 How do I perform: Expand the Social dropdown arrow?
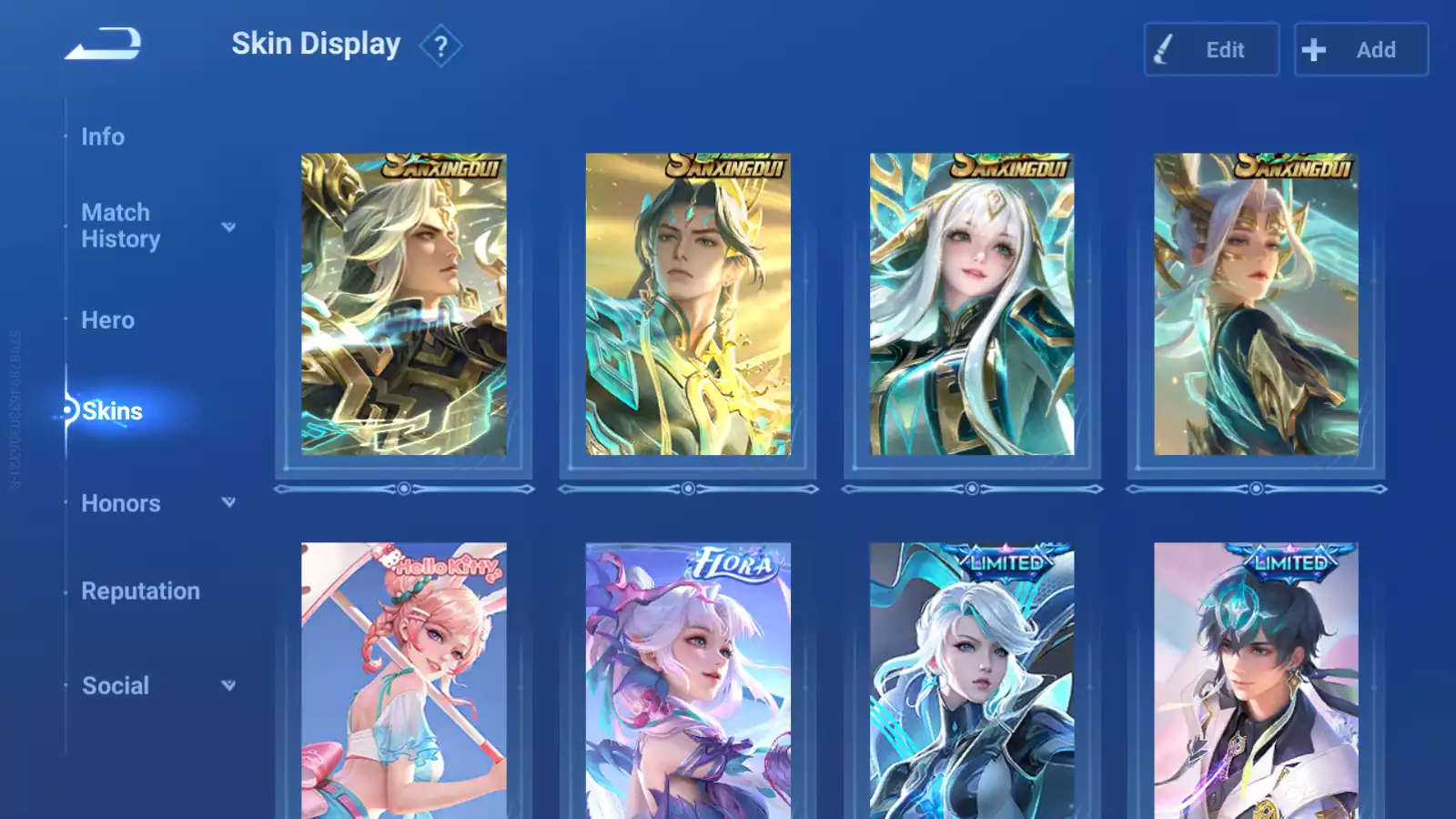pyautogui.click(x=228, y=685)
